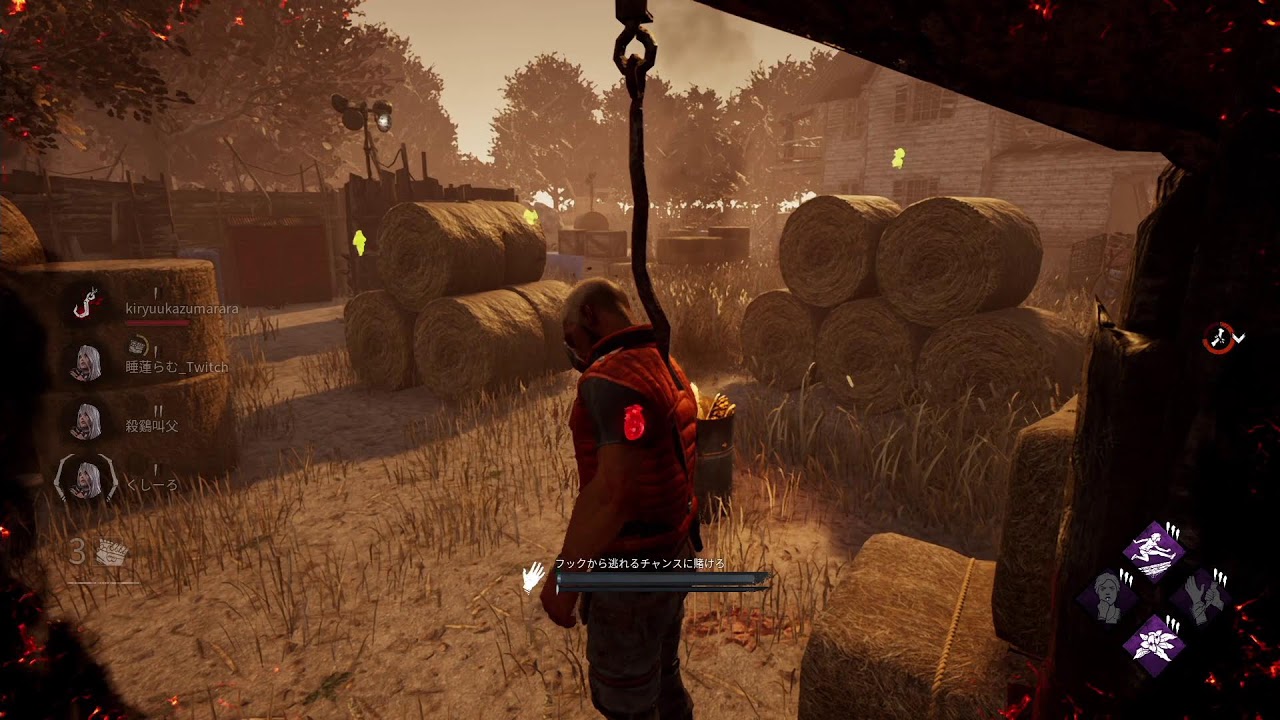Select hooked player kiryuukazumarara's status icon
1280x720 pixels.
(88, 304)
